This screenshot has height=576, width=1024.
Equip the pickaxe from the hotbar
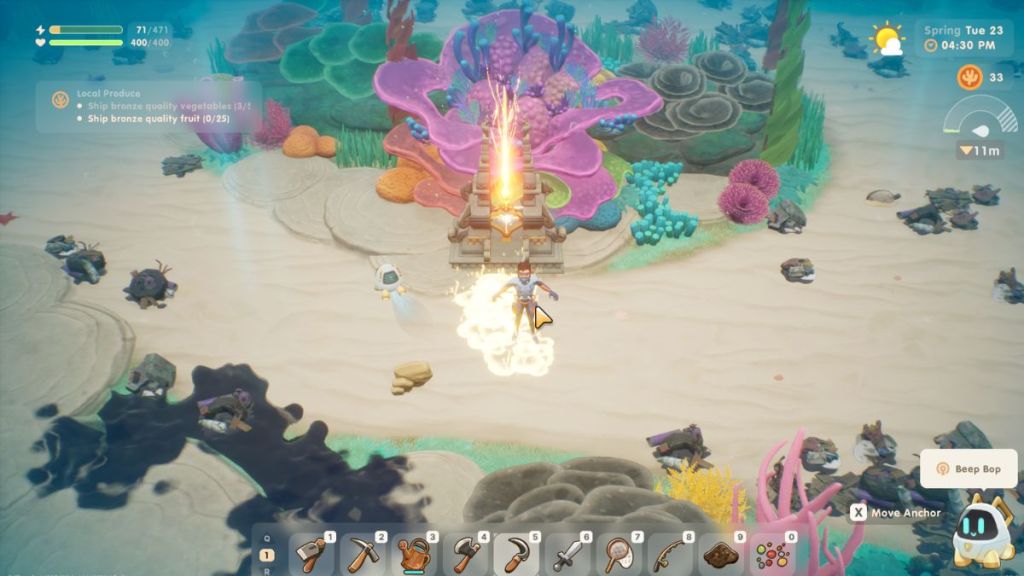click(x=364, y=554)
